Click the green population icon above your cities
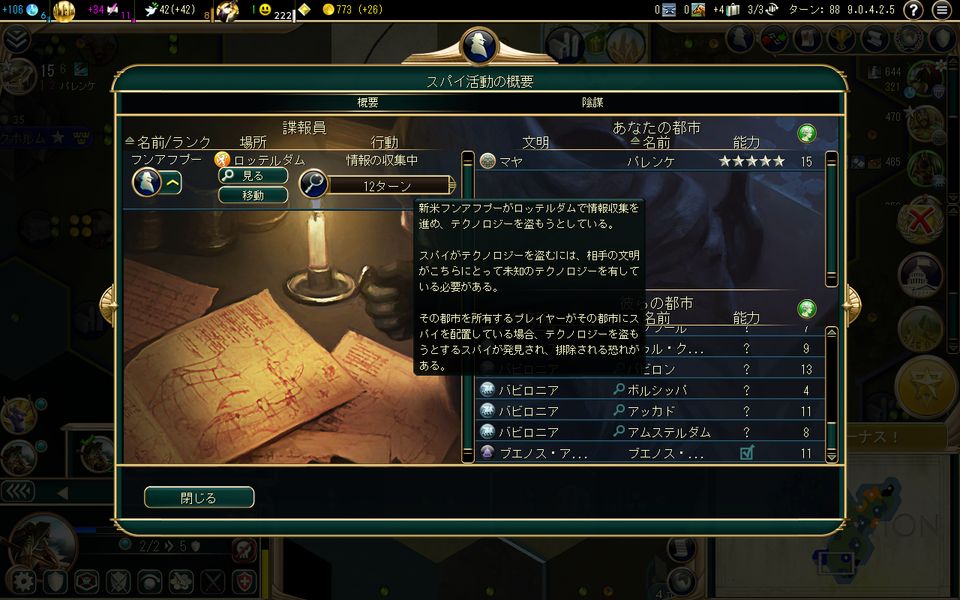Viewport: 960px width, 600px height. pyautogui.click(x=806, y=133)
